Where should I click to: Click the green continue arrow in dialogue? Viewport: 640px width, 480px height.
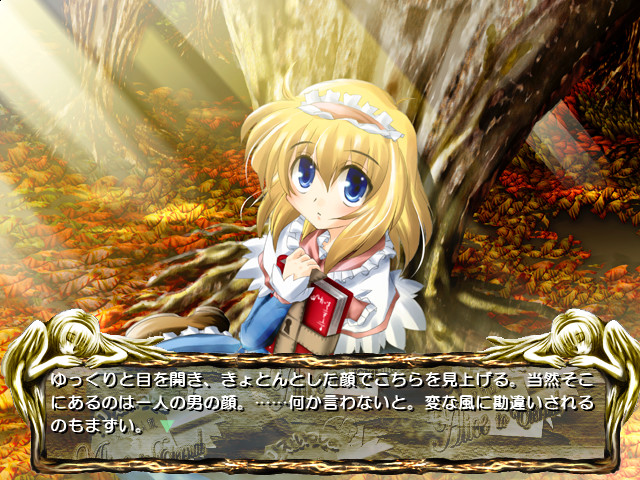coord(167,425)
